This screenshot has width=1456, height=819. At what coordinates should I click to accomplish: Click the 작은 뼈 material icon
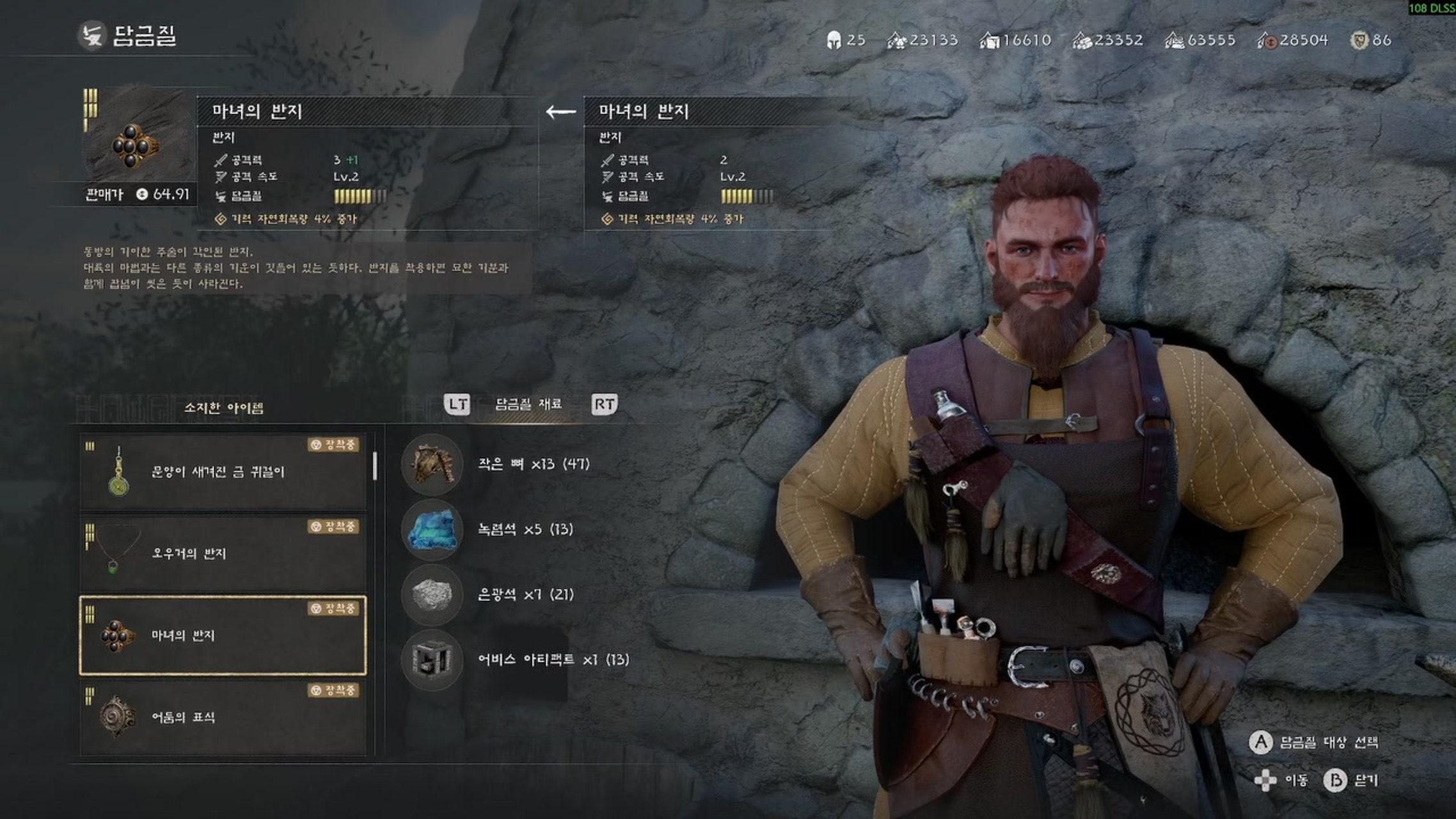432,464
